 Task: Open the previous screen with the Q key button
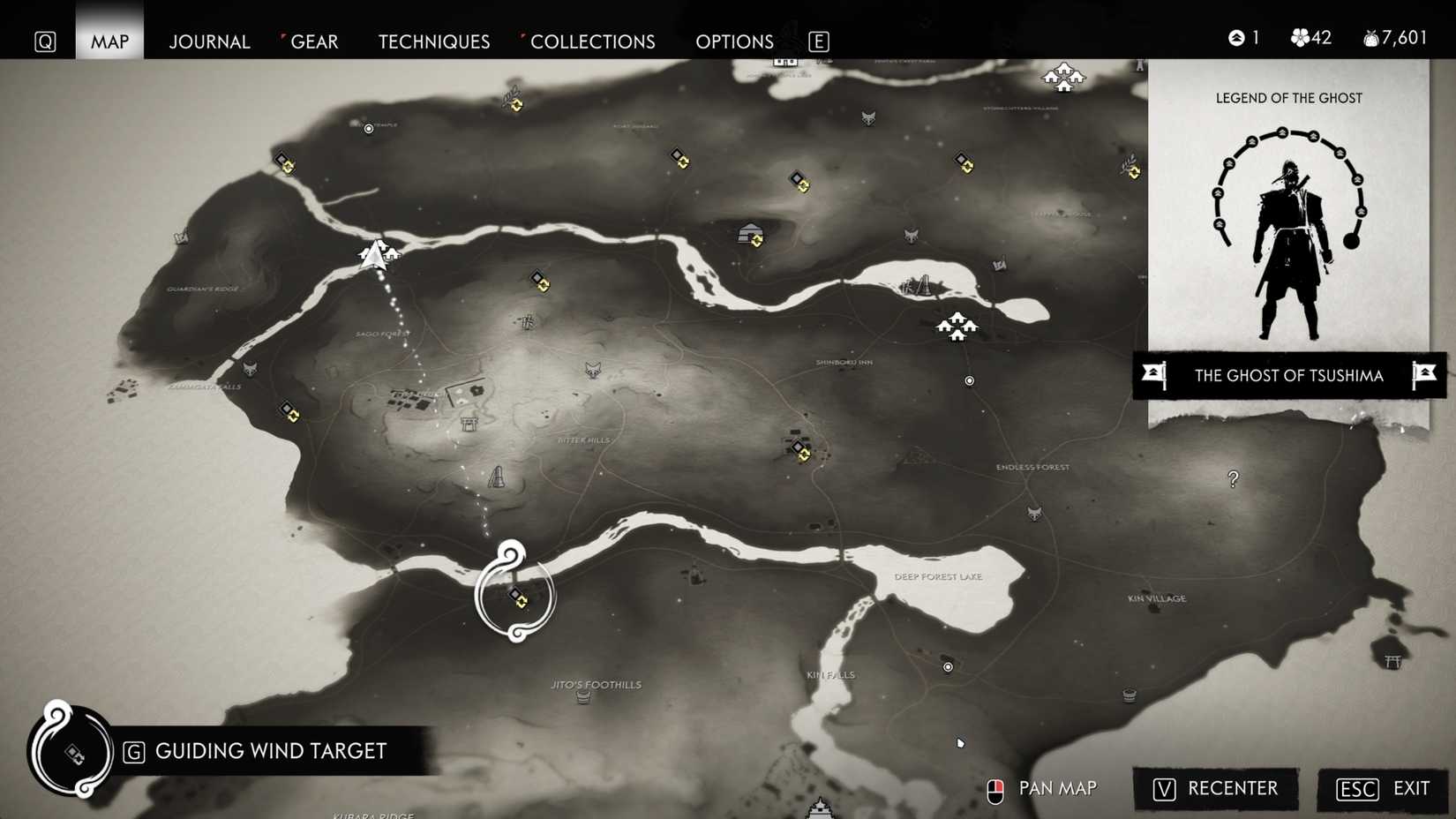tap(42, 41)
